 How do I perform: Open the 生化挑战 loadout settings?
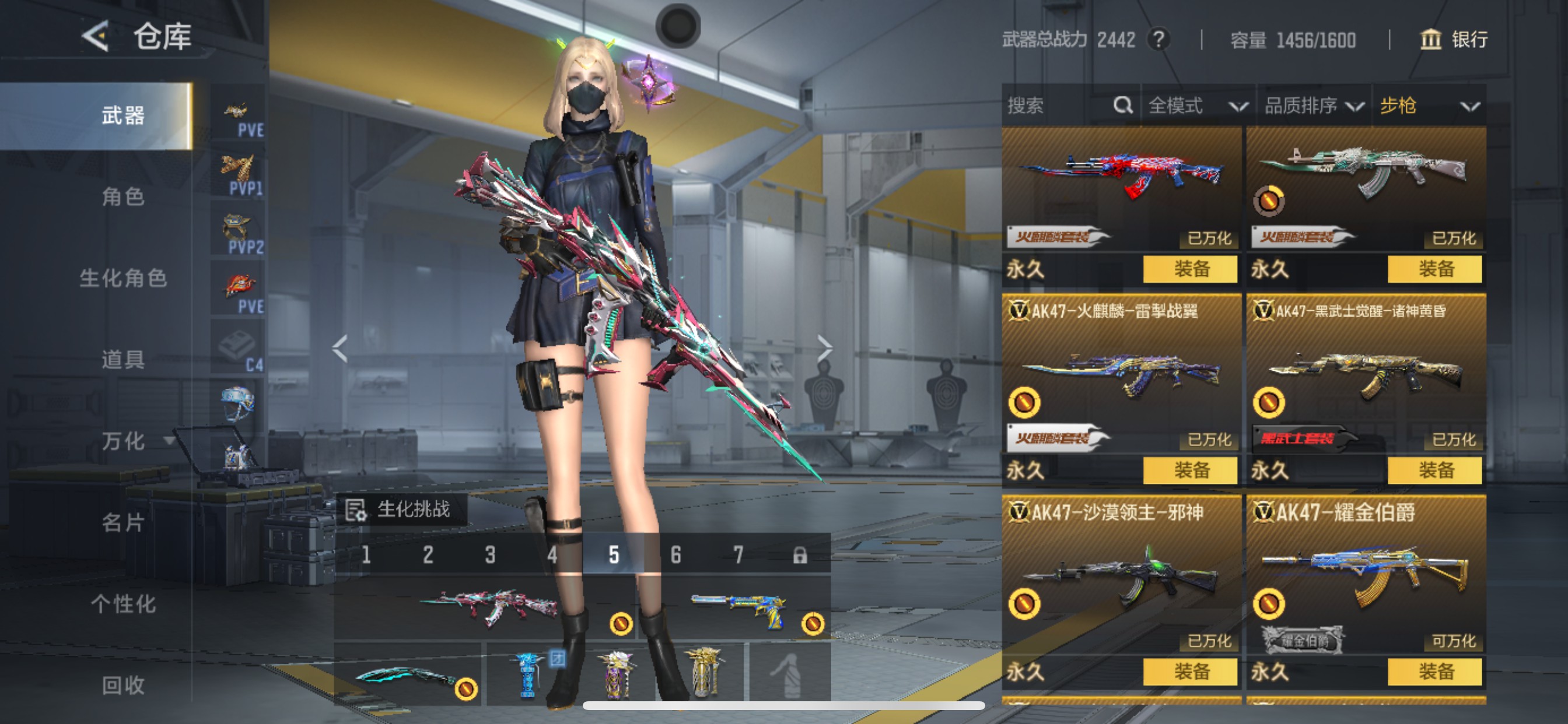[402, 509]
